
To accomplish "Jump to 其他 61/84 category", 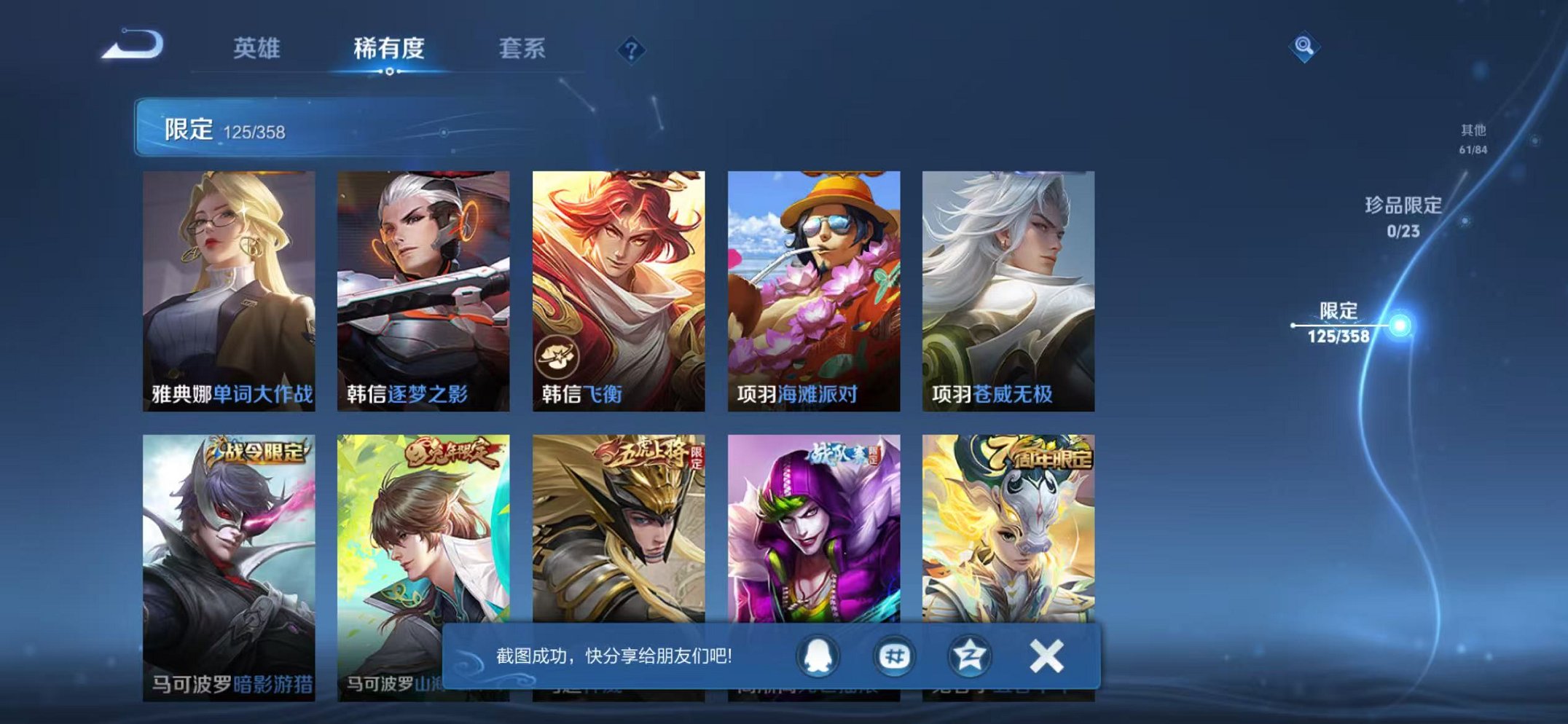I will [1475, 138].
